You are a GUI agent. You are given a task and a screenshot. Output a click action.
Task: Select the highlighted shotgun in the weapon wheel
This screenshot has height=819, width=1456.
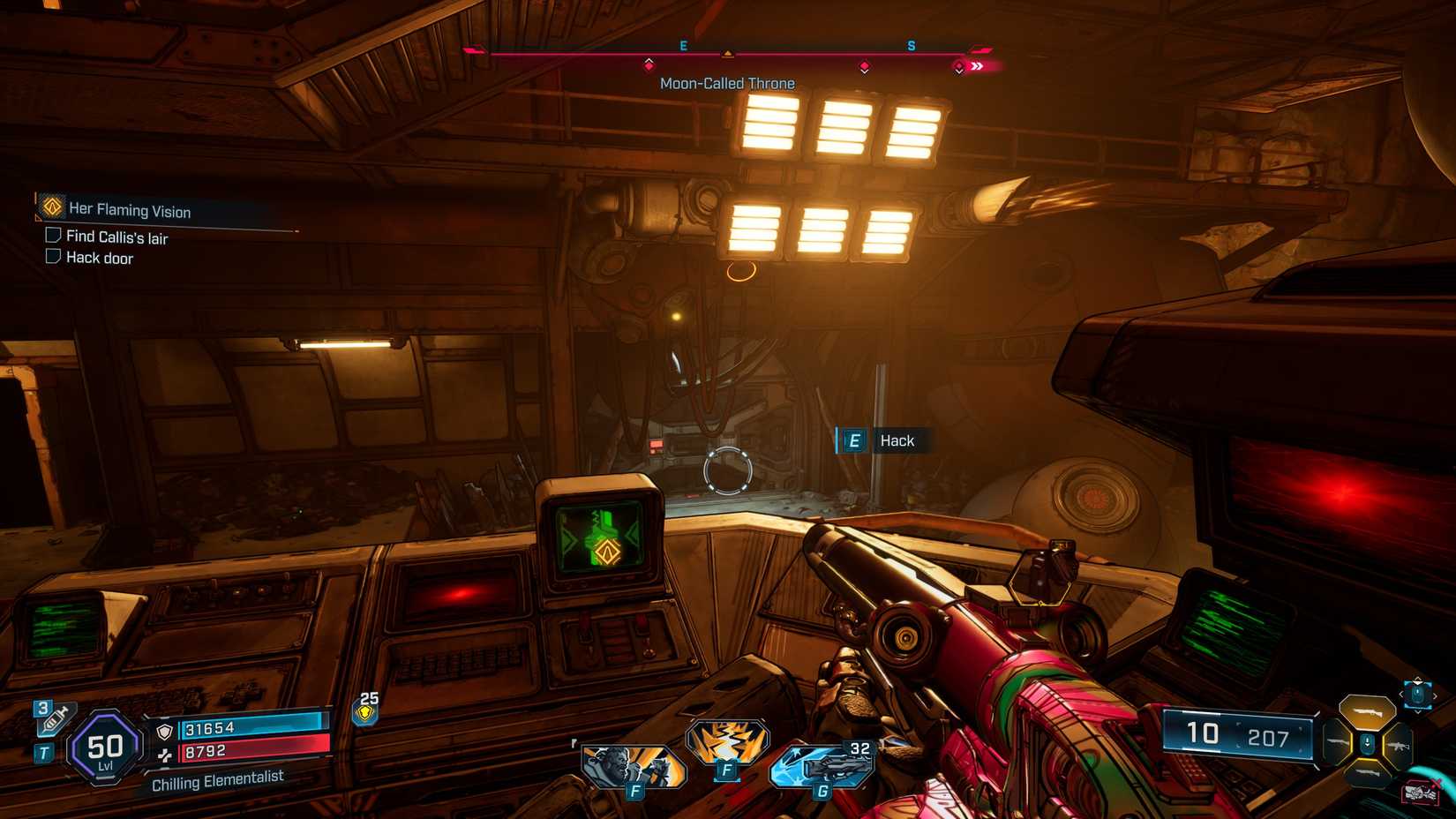(x=1367, y=711)
